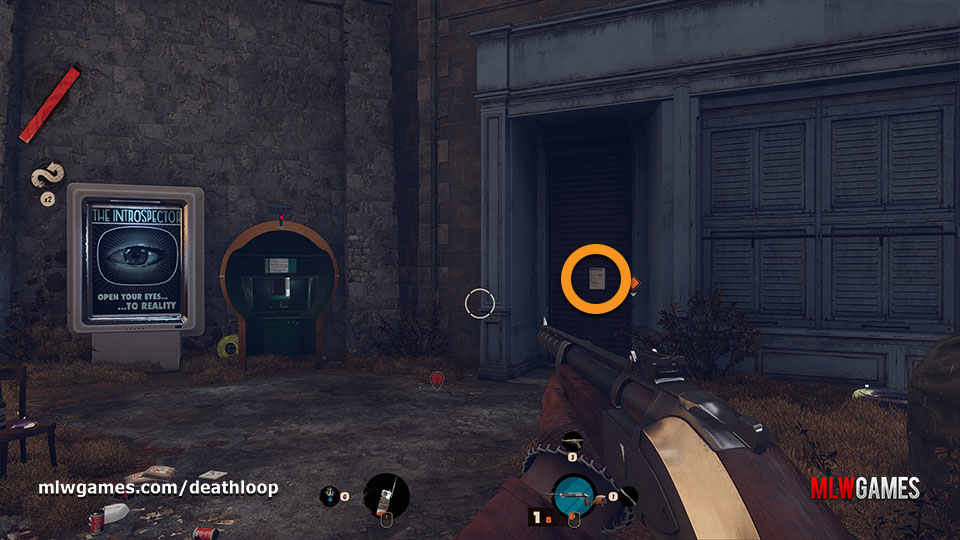960x540 pixels.
Task: Choose the grenade slot icon
Action: pyautogui.click(x=330, y=494)
